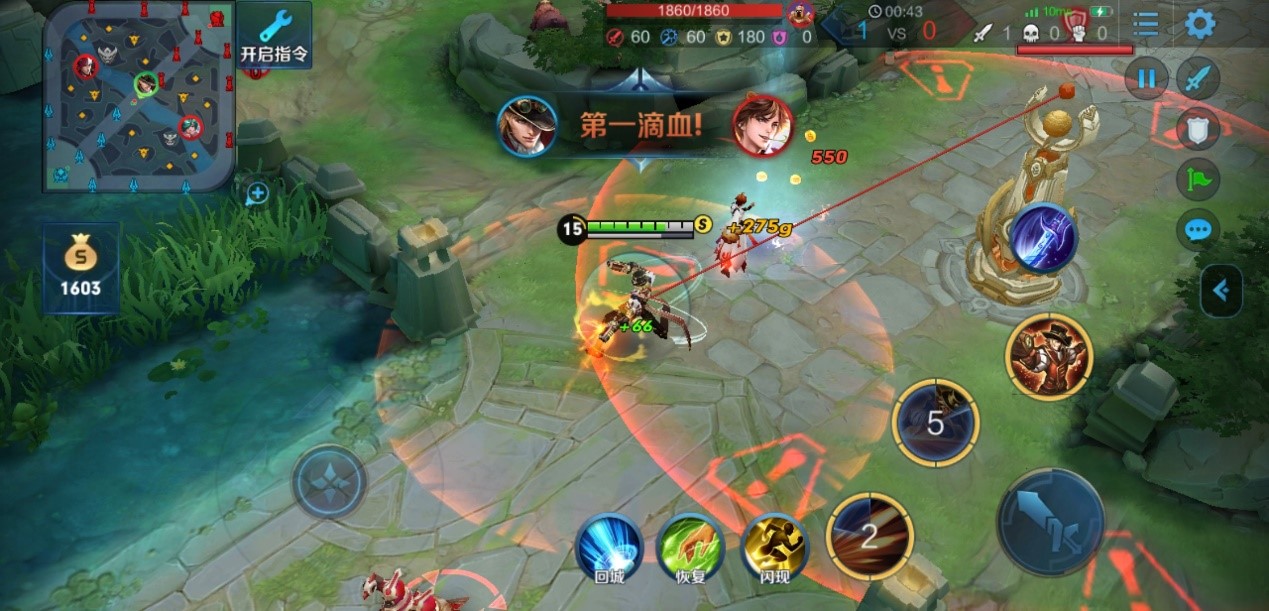The width and height of the screenshot is (1269, 611).
Task: Send the defend shield signal
Action: pos(1197,128)
